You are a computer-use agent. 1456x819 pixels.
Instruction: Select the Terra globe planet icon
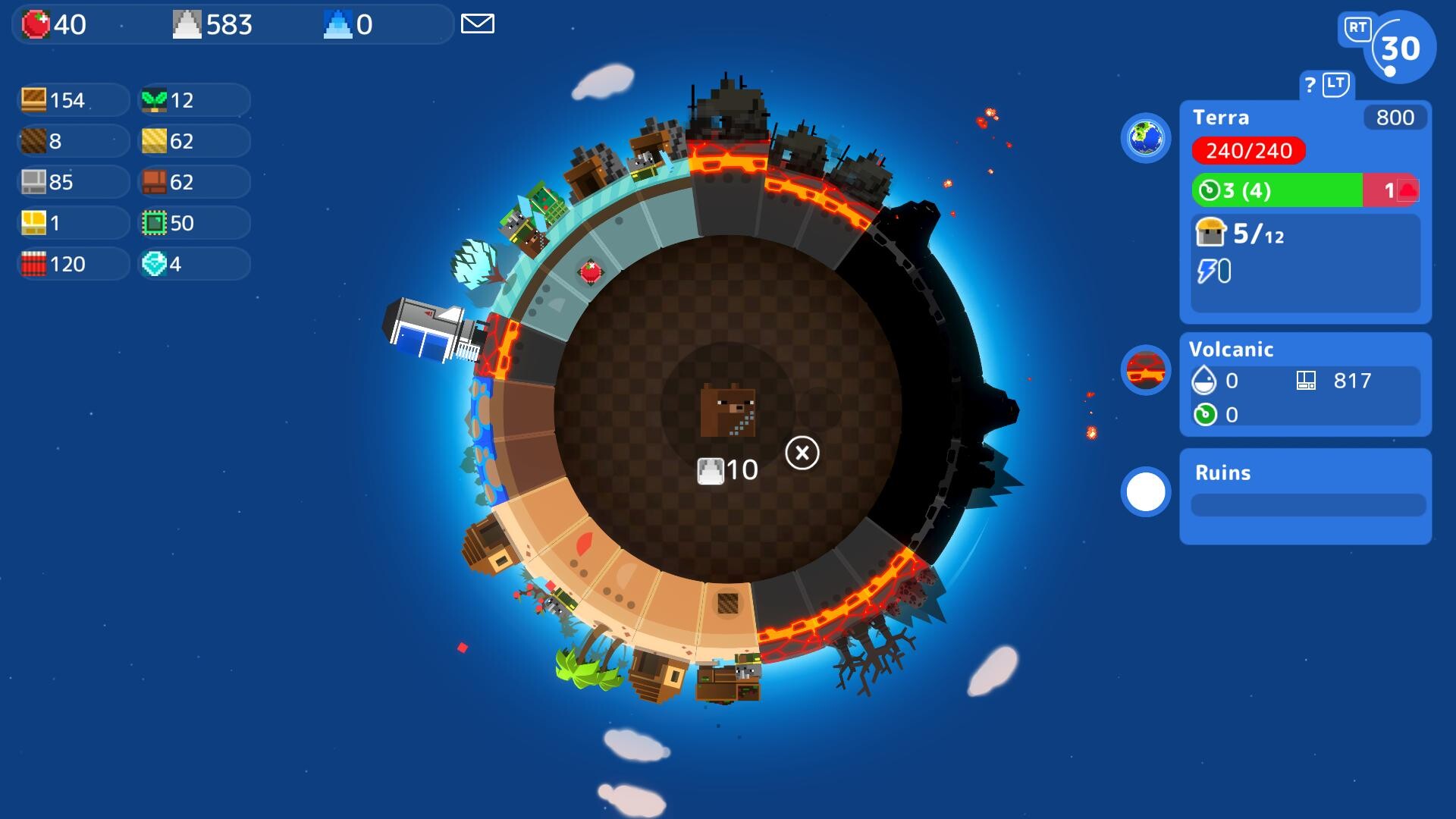[x=1145, y=140]
